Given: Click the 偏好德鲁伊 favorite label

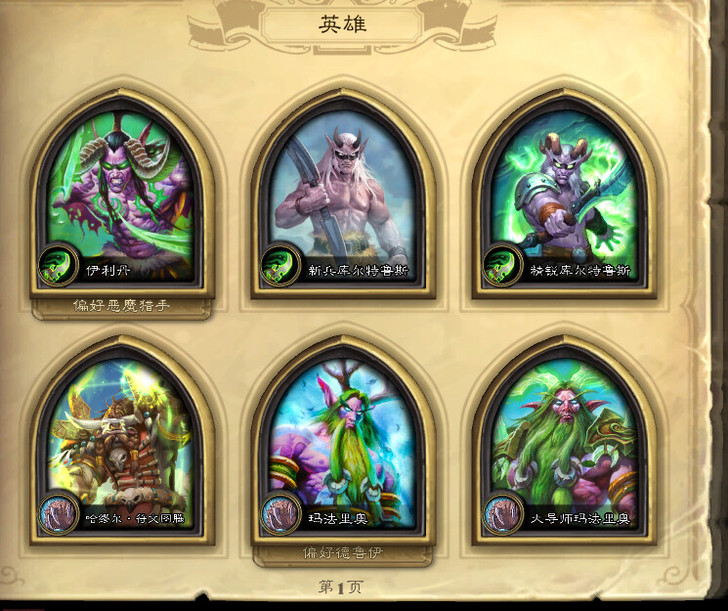Looking at the screenshot, I should pyautogui.click(x=343, y=552).
